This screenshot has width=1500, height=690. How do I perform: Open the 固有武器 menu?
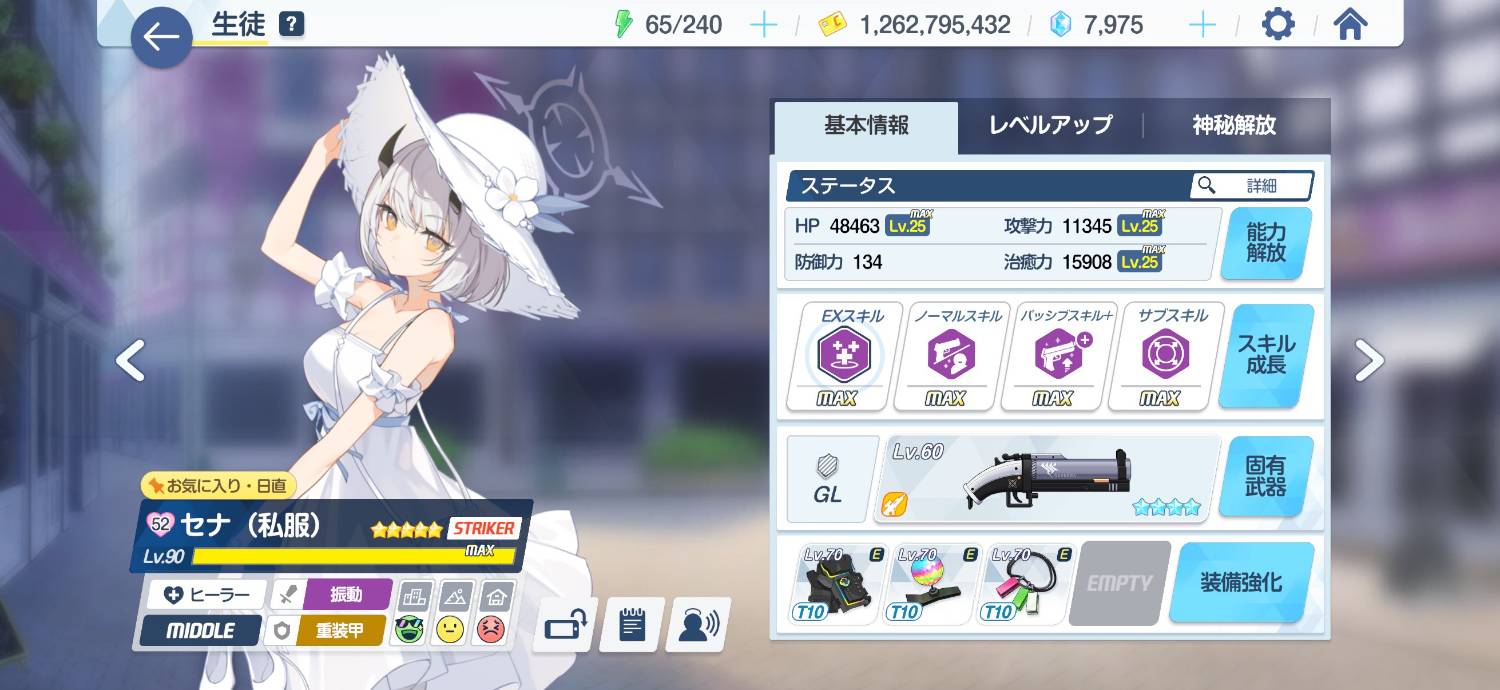pos(1266,476)
